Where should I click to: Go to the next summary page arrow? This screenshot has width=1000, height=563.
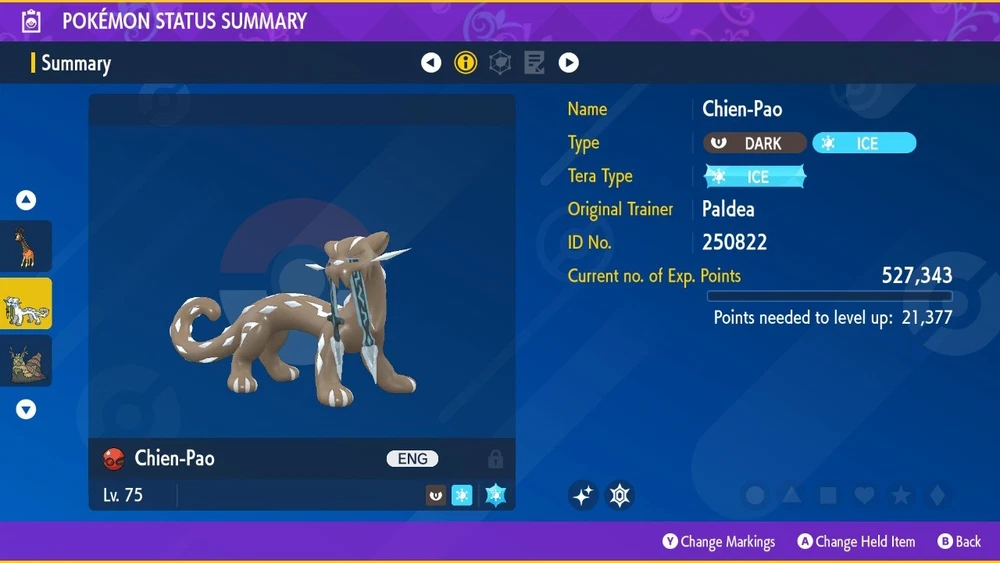point(568,63)
